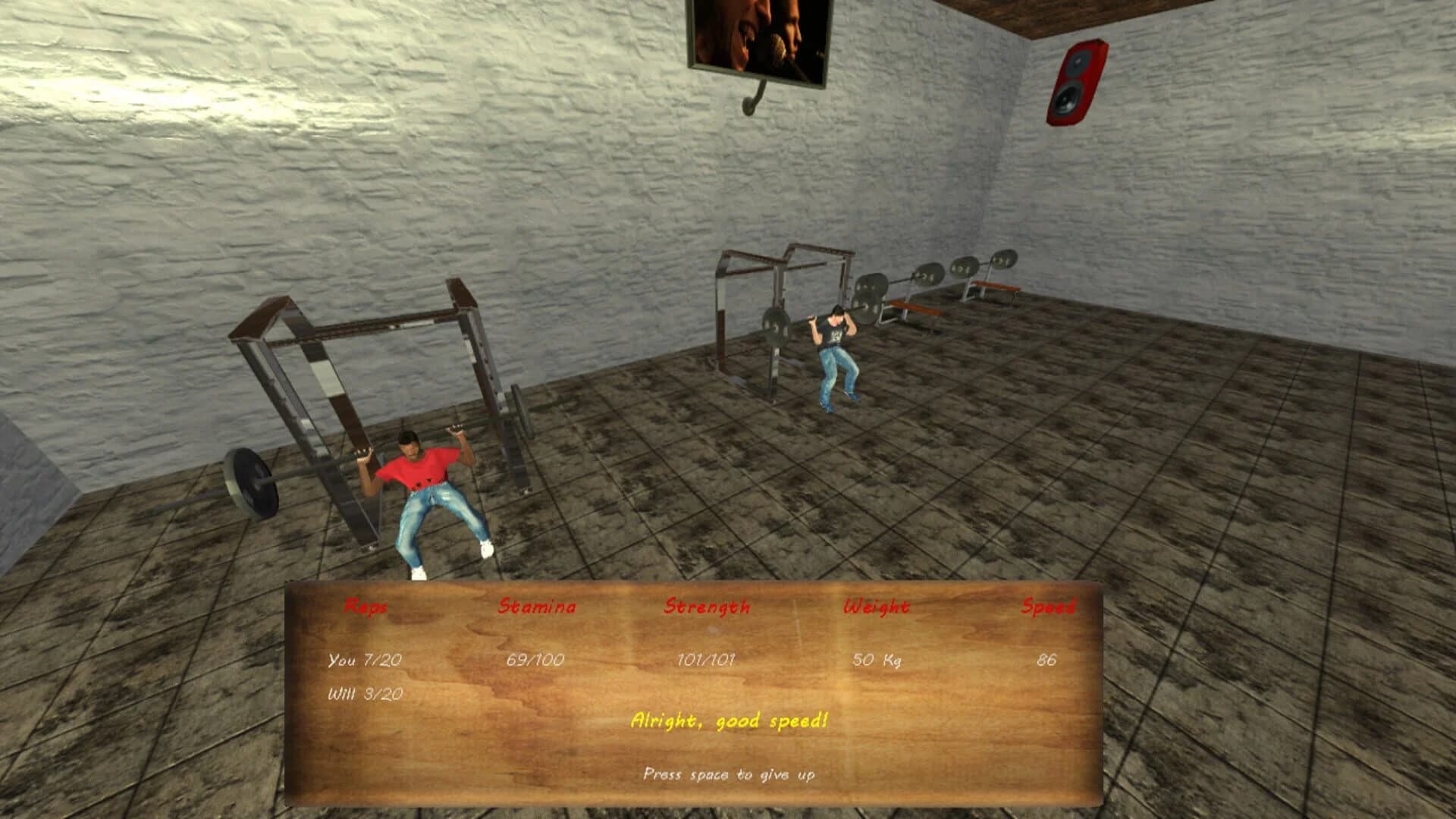Click the Press space to give up prompt
The height and width of the screenshot is (819, 1456).
coord(730,775)
